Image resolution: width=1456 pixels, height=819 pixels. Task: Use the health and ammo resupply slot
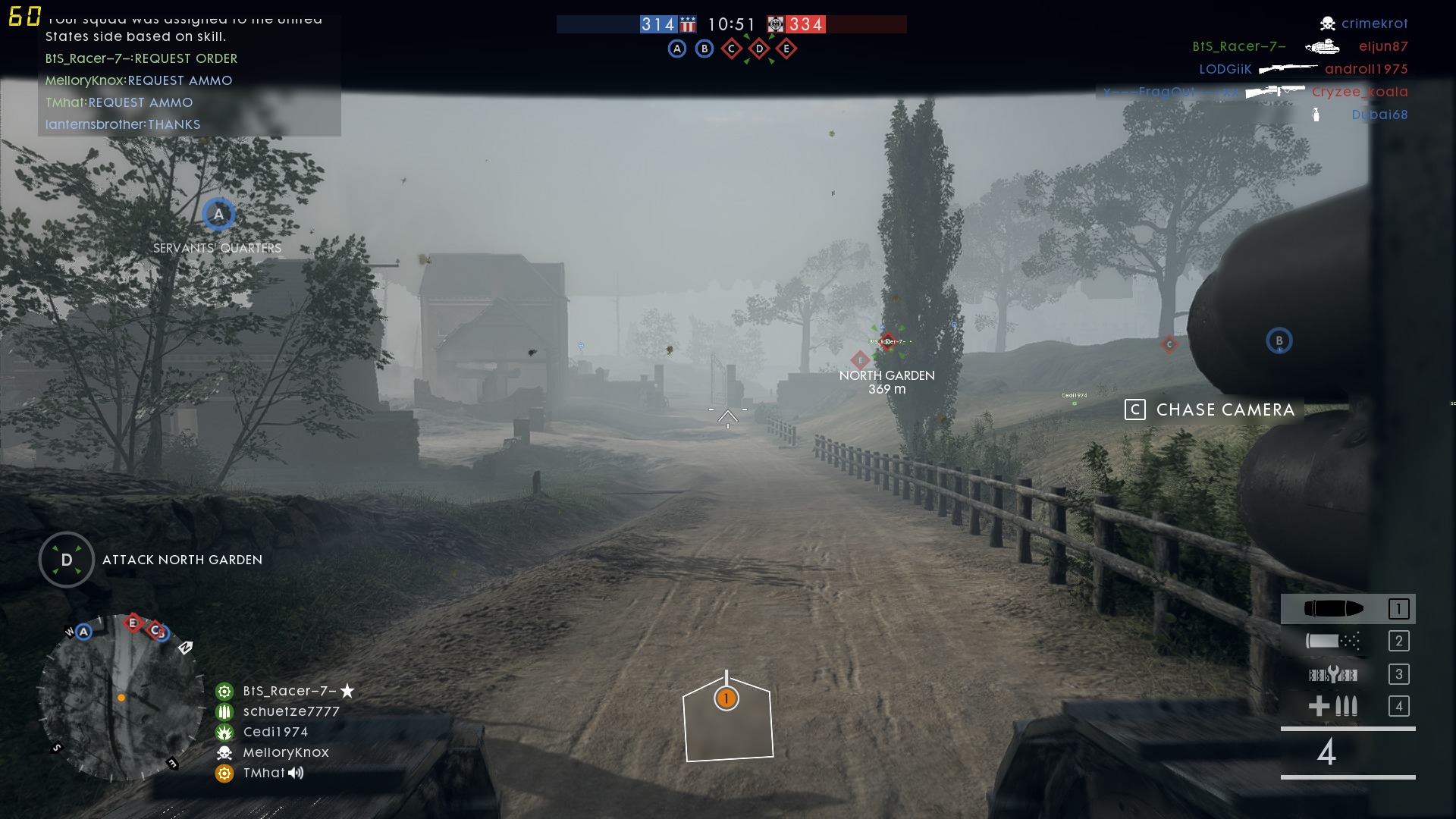tap(1347, 707)
